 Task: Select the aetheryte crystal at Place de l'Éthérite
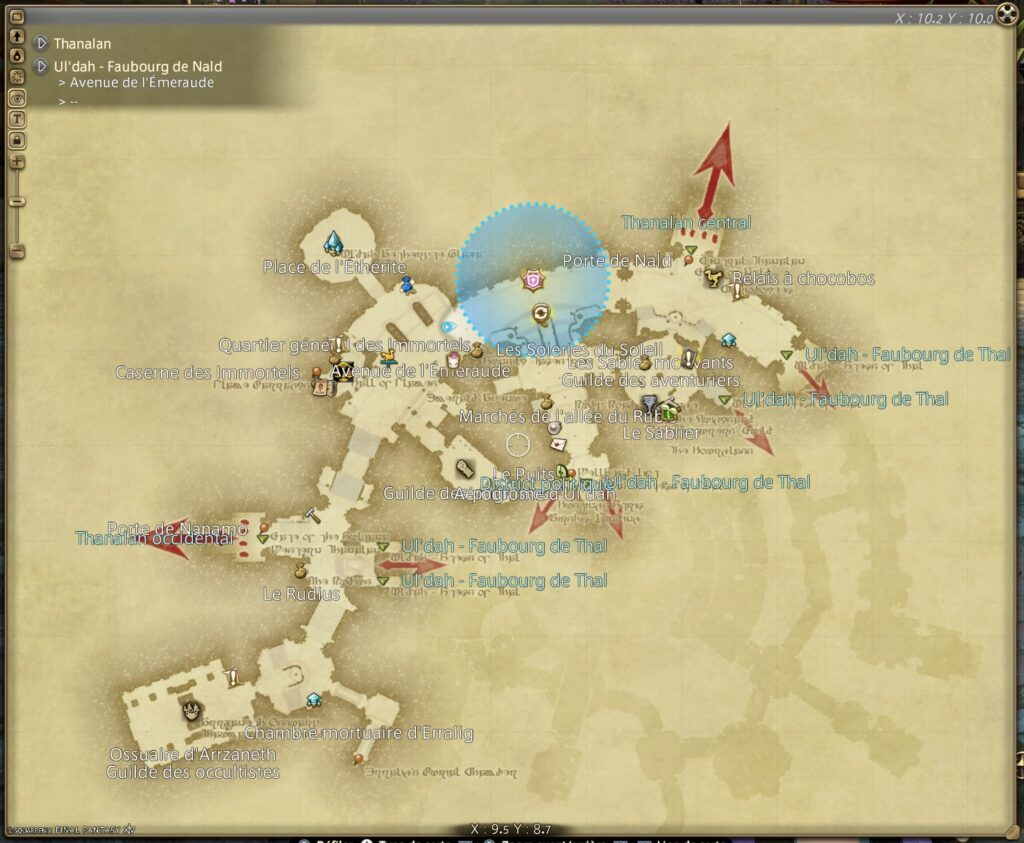(333, 242)
